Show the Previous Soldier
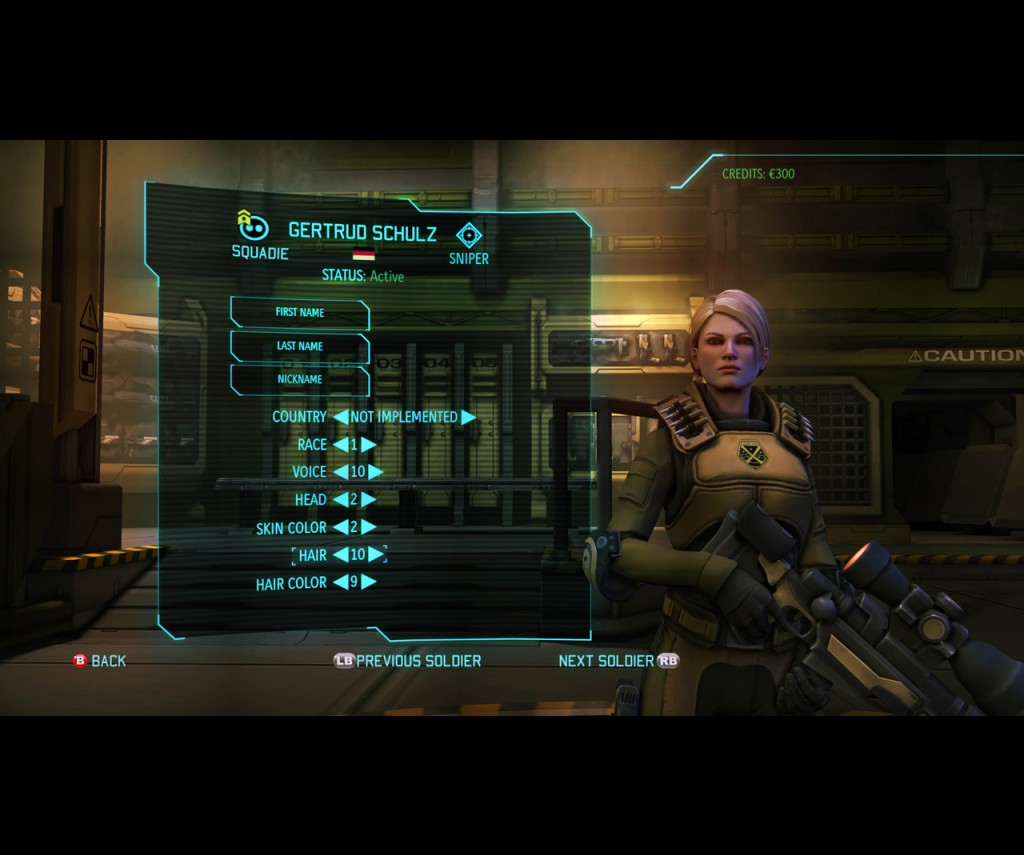This screenshot has width=1024, height=855. (408, 661)
